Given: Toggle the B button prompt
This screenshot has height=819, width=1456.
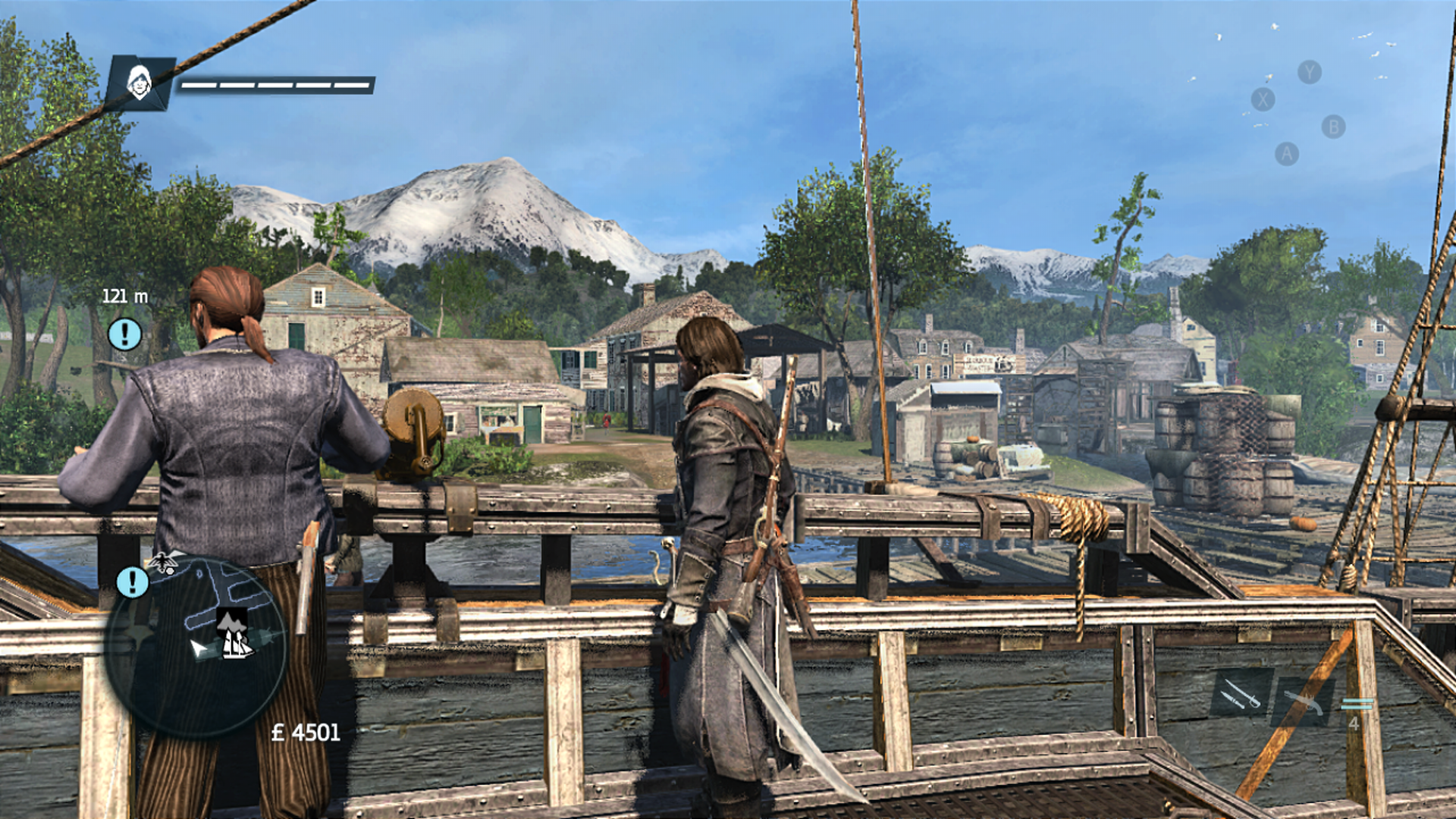Looking at the screenshot, I should click(1335, 124).
